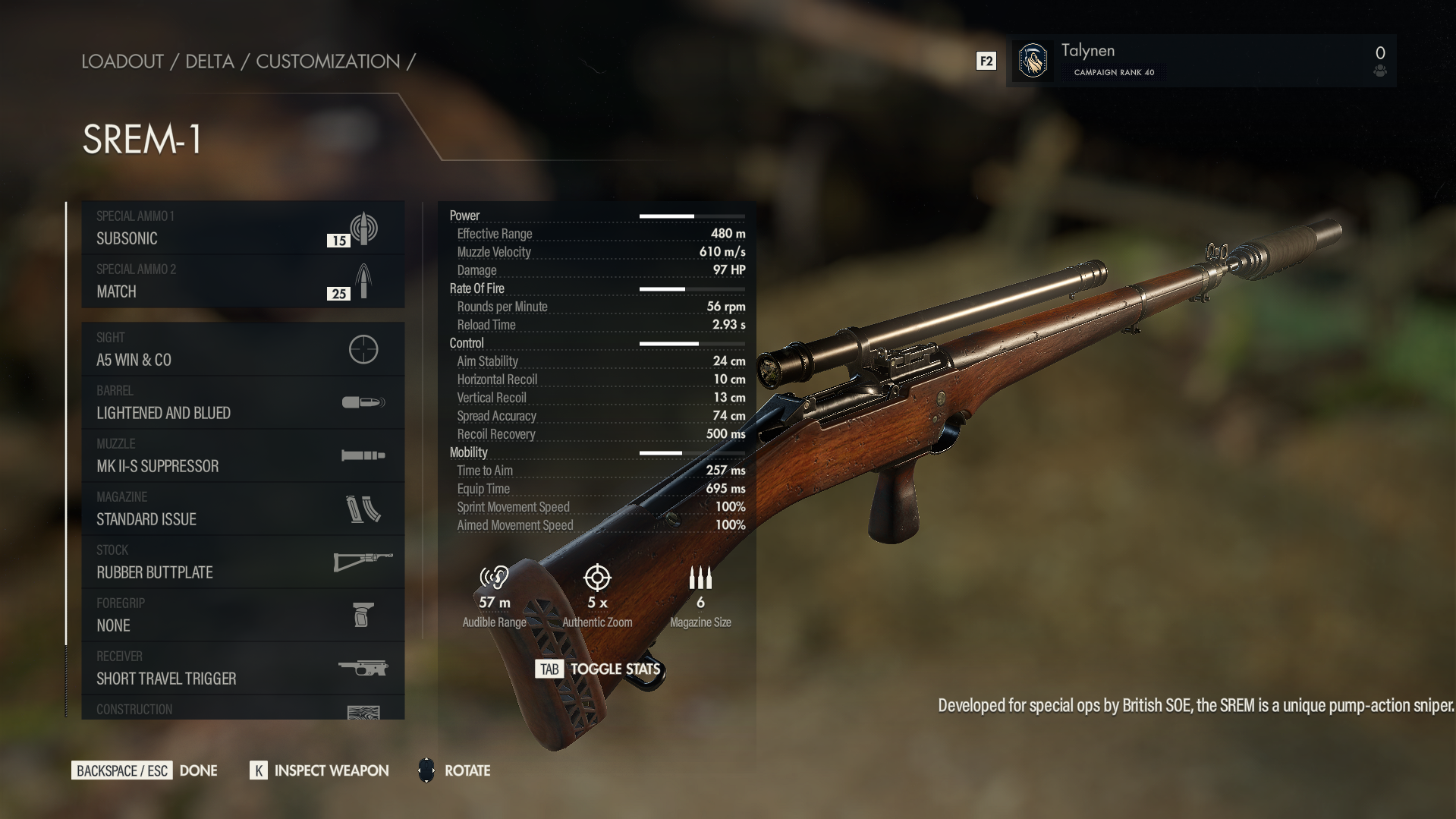Select the MK II-S Suppressor muzzle slot
Screen dimensions: 1456x819
click(243, 455)
